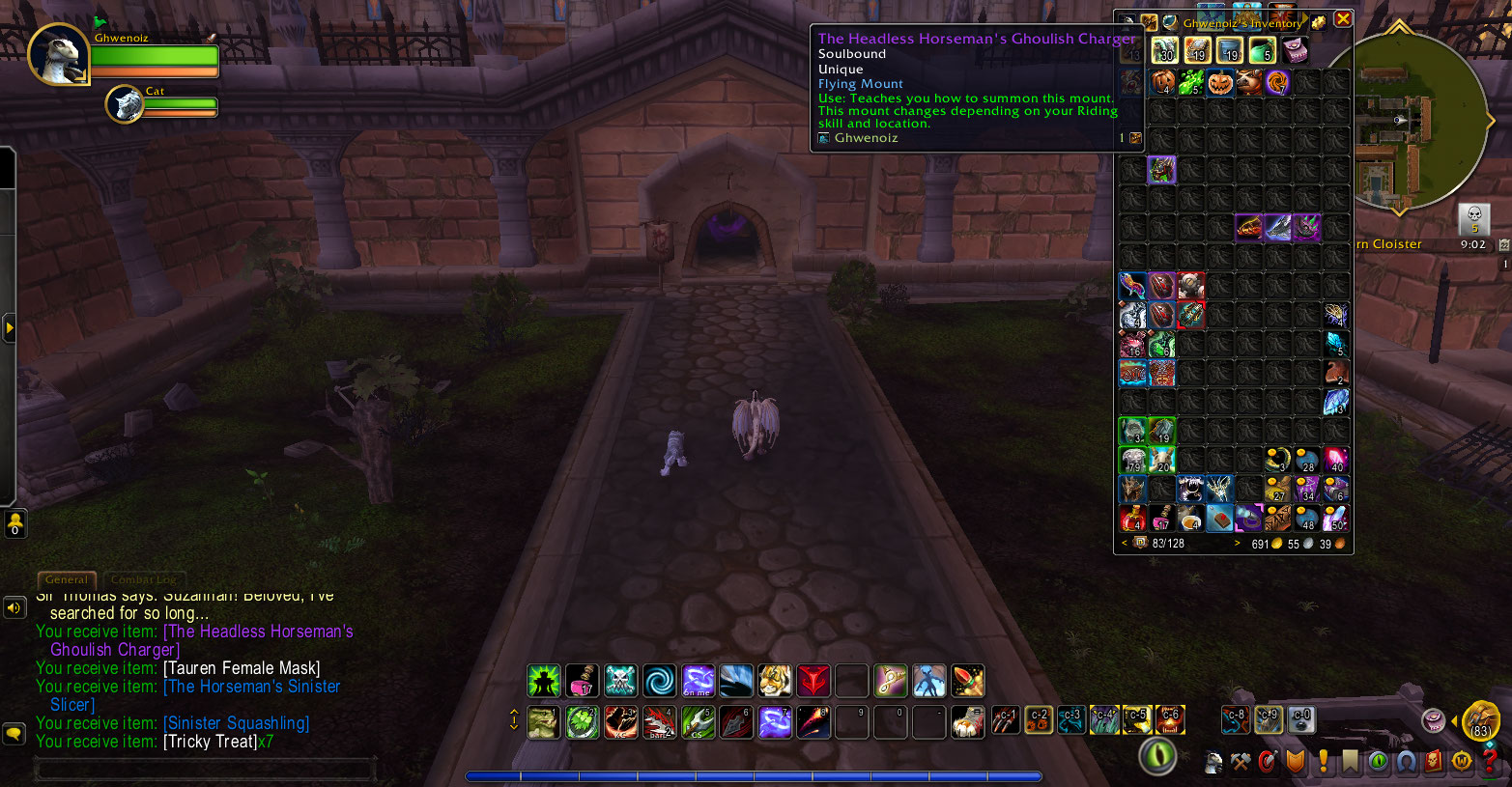Viewport: 1512px width, 787px height.
Task: Click the green cat-eye button
Action: [x=1156, y=756]
